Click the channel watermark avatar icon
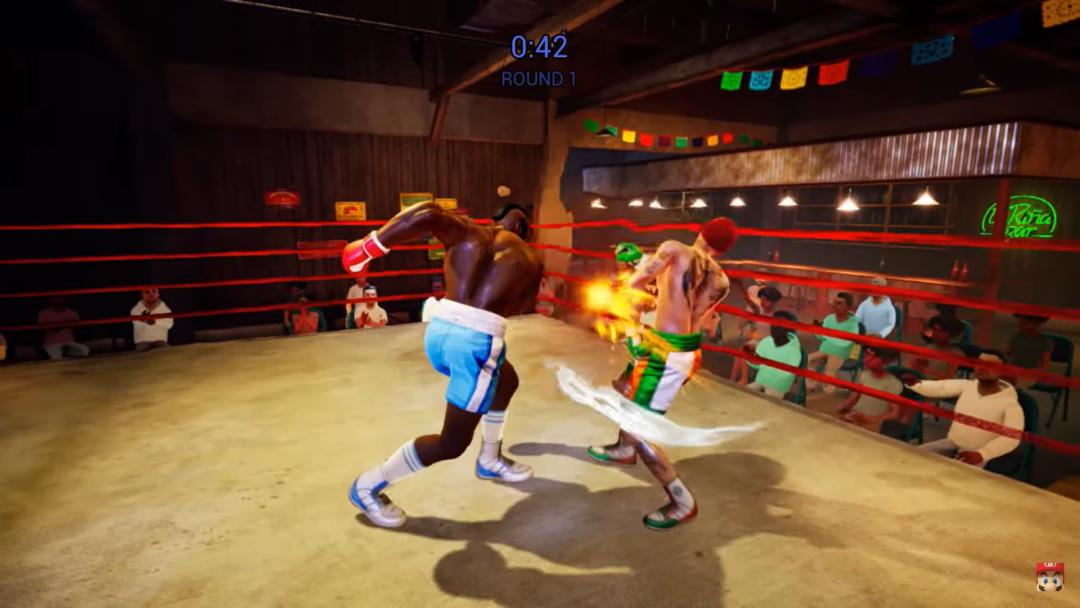Image resolution: width=1080 pixels, height=608 pixels. click(x=1049, y=577)
